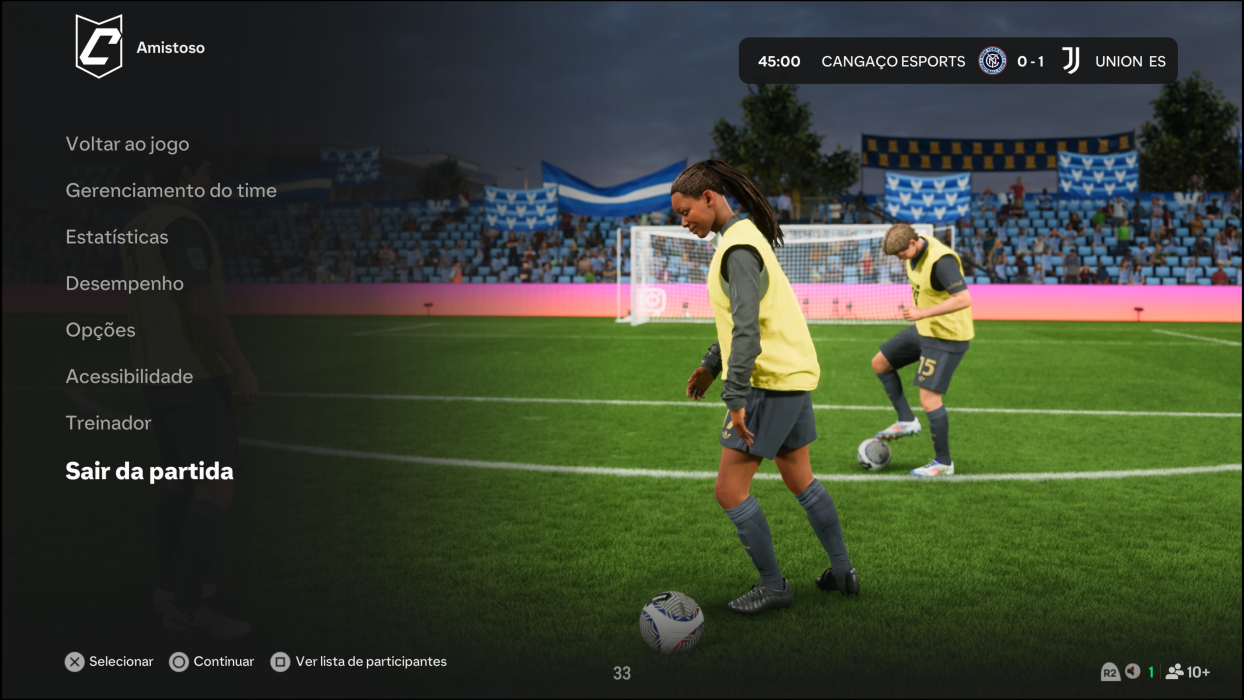Open Gerenciamento do time
Image resolution: width=1244 pixels, height=700 pixels.
click(x=171, y=190)
